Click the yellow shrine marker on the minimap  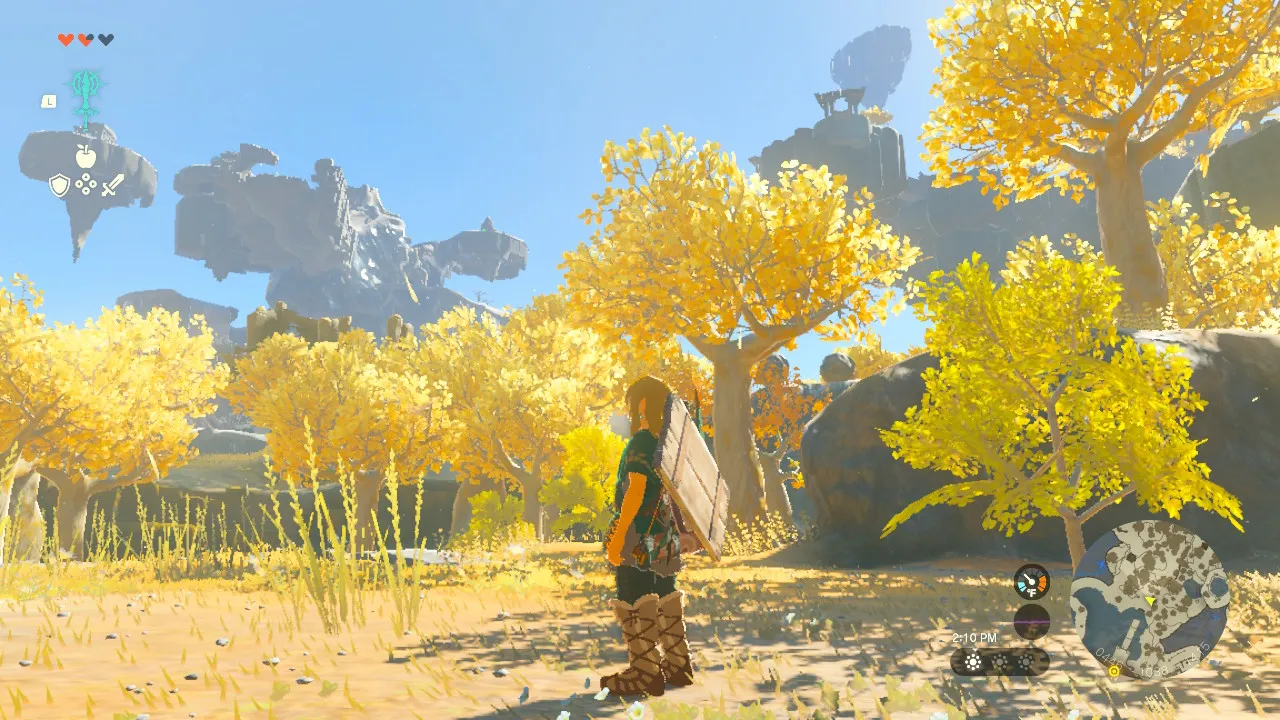tap(1114, 671)
